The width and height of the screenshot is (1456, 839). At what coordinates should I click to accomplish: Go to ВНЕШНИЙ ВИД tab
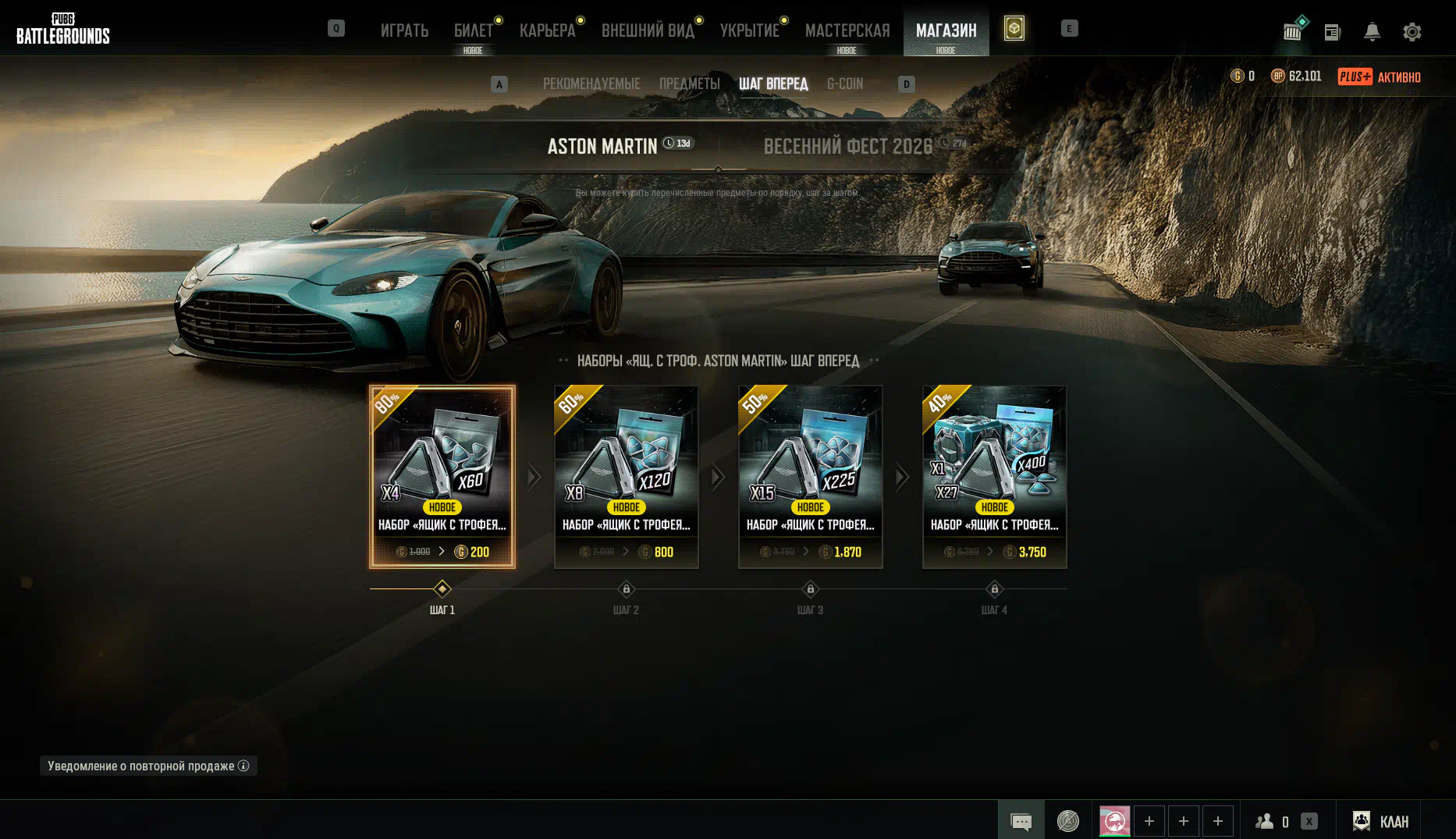[x=648, y=30]
